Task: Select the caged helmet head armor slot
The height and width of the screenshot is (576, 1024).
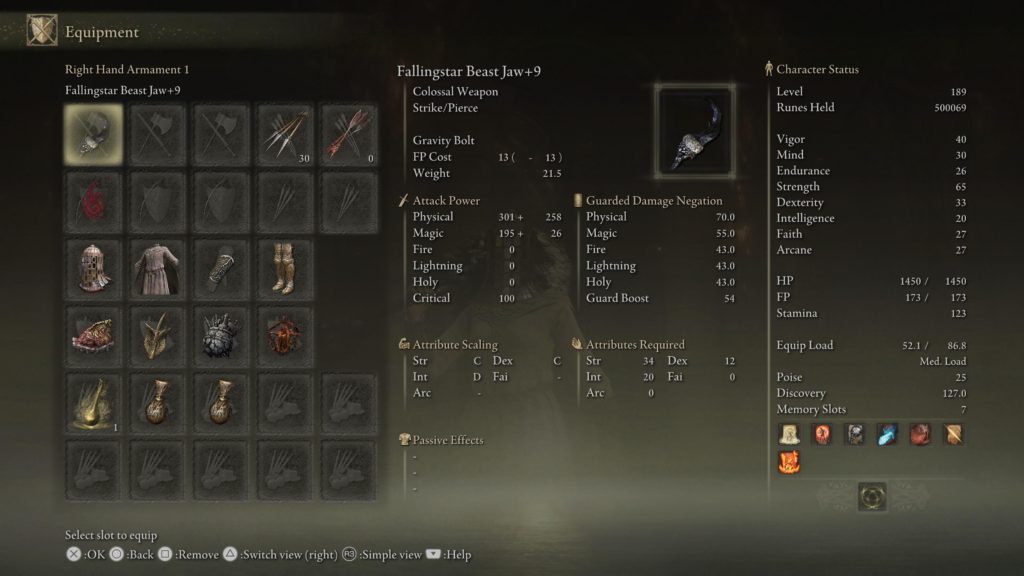Action: point(94,268)
